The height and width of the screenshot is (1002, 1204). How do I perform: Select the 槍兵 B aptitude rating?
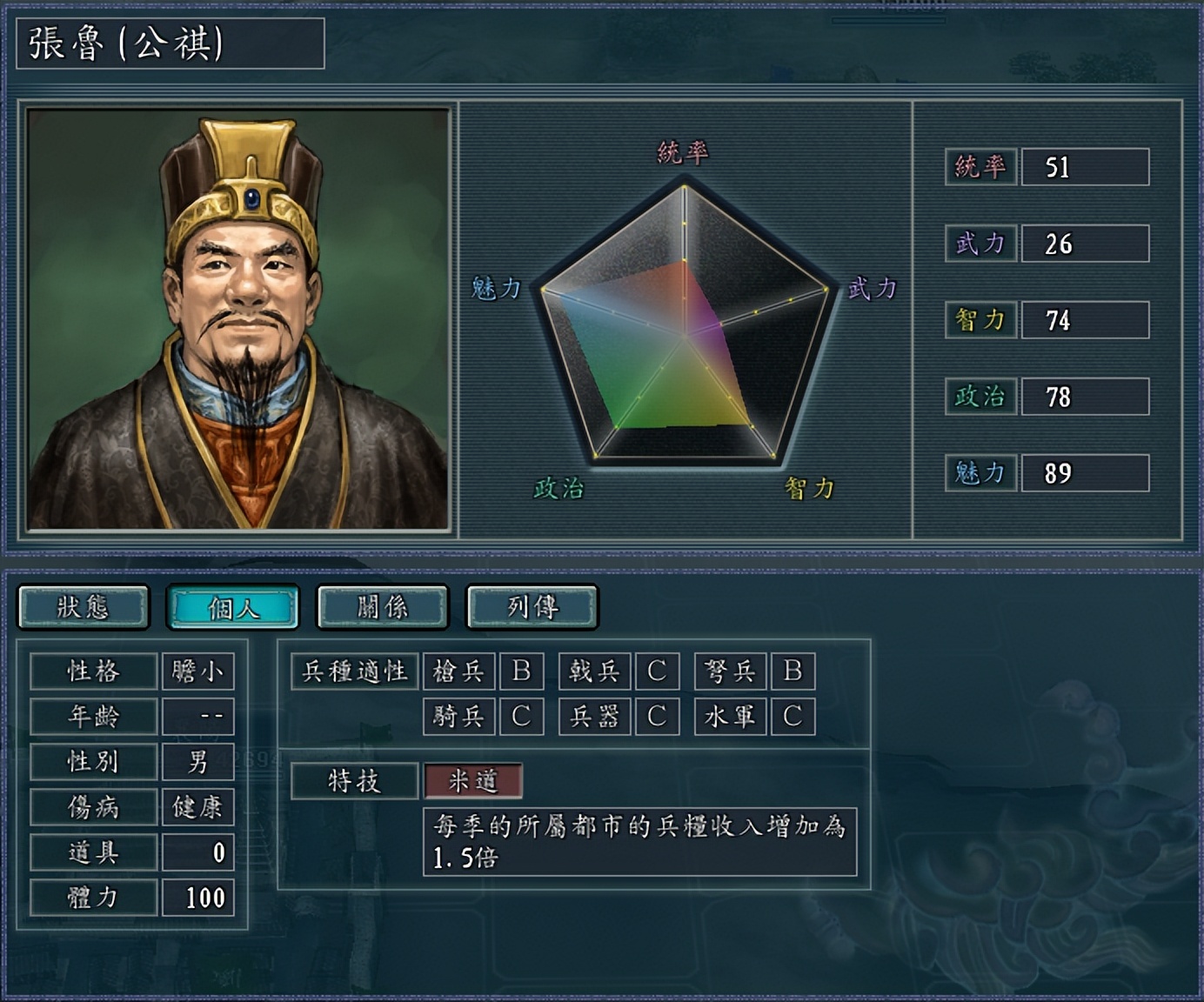[521, 671]
